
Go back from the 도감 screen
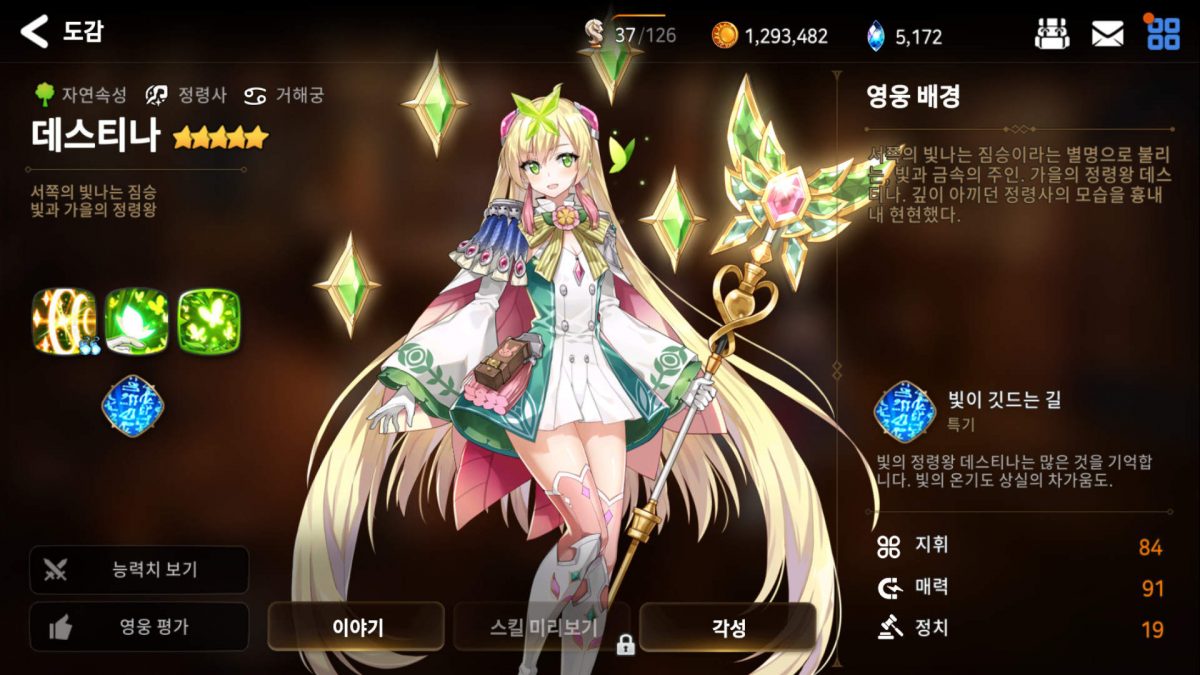(x=35, y=32)
